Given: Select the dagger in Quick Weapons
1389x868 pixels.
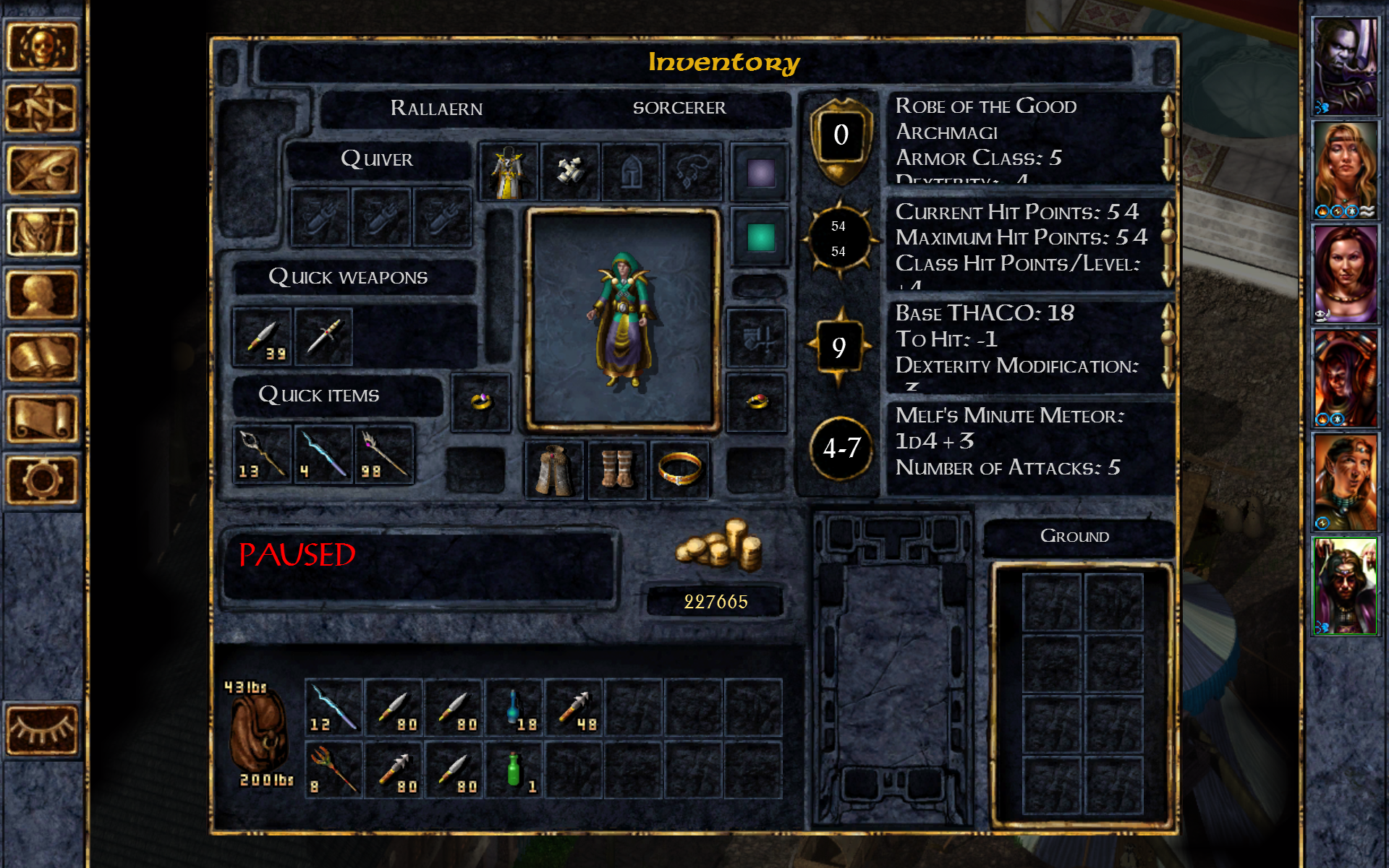Looking at the screenshot, I should (323, 336).
